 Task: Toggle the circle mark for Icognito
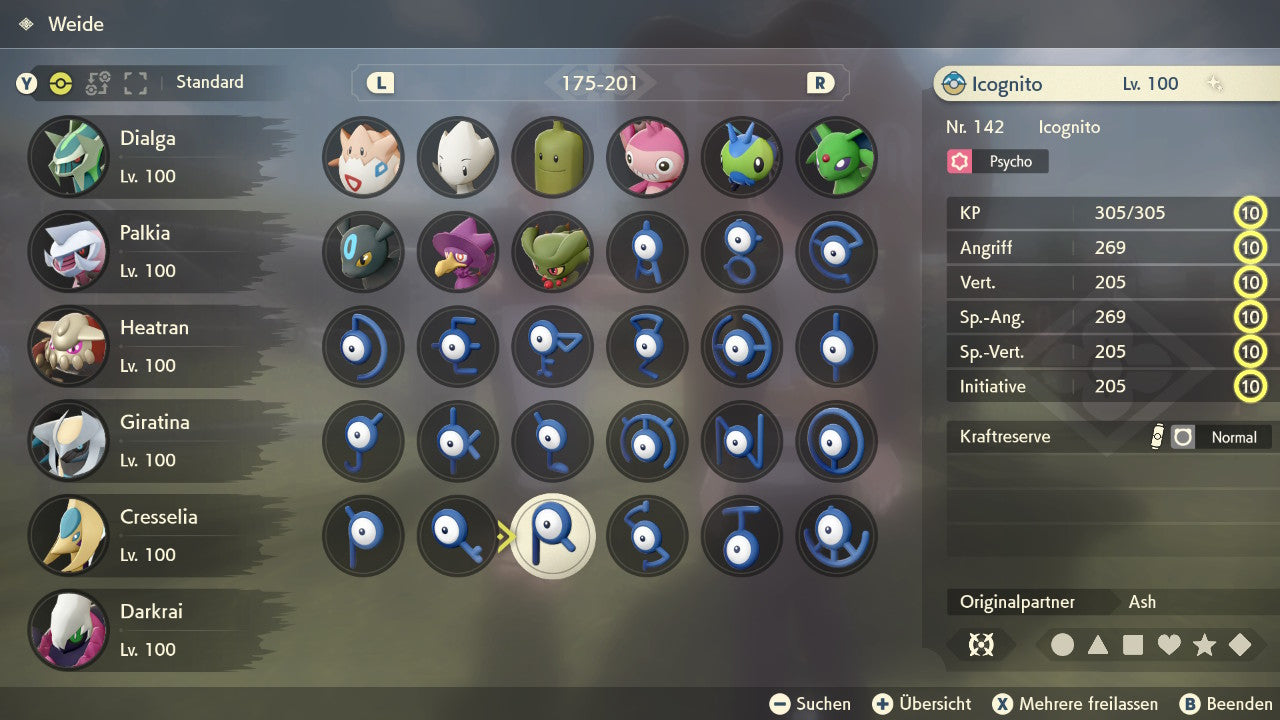(1063, 645)
